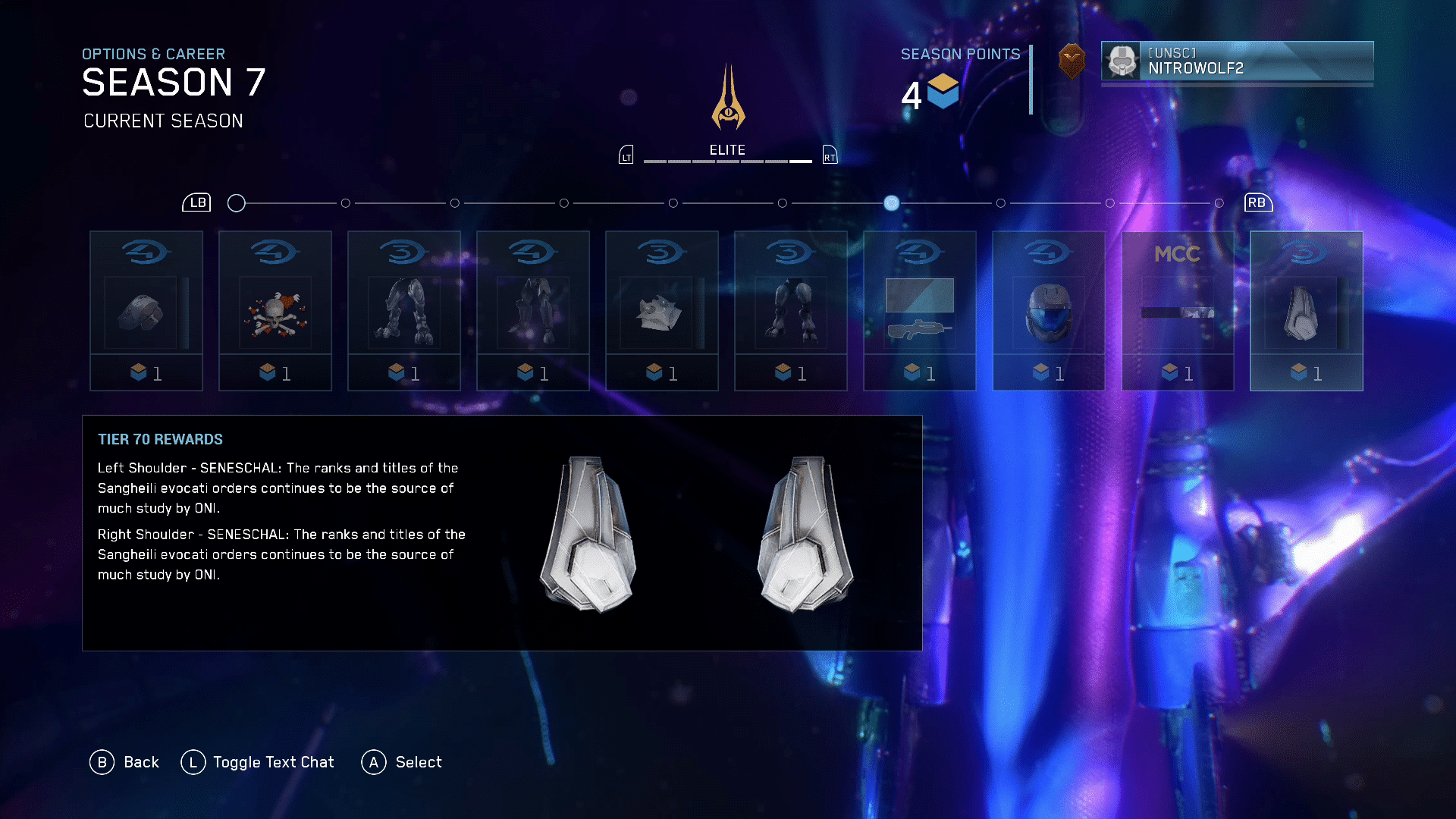Select the battle rifle weapon skin reward
Viewport: 1456px width, 819px height.
coord(920,311)
